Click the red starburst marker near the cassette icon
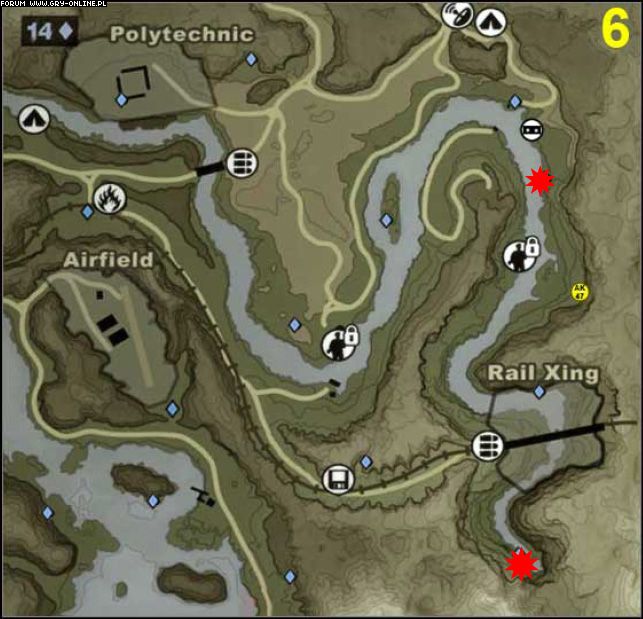Viewport: 643px width, 619px height. [x=540, y=179]
